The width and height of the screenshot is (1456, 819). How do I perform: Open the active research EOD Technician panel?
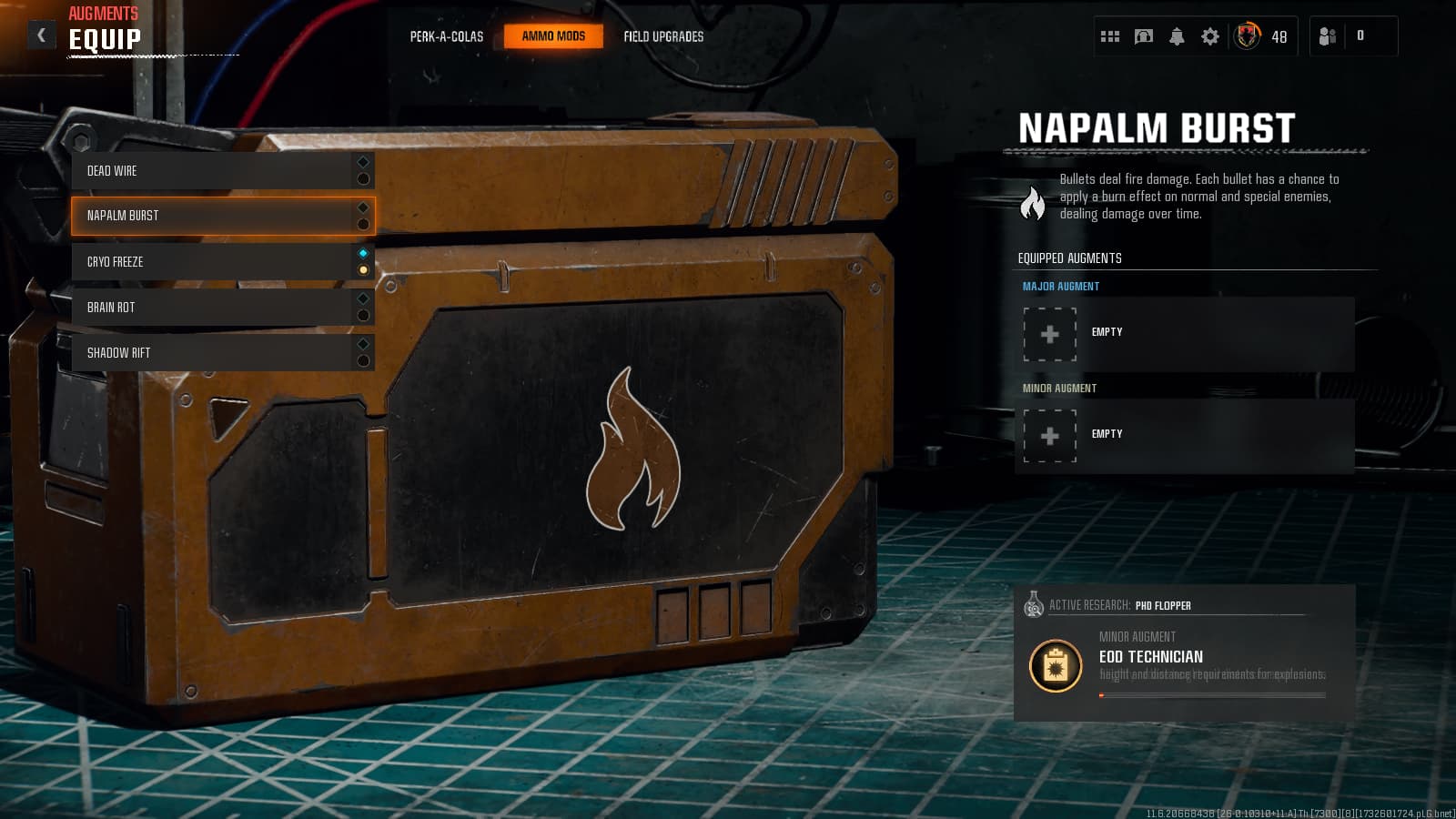click(1184, 654)
